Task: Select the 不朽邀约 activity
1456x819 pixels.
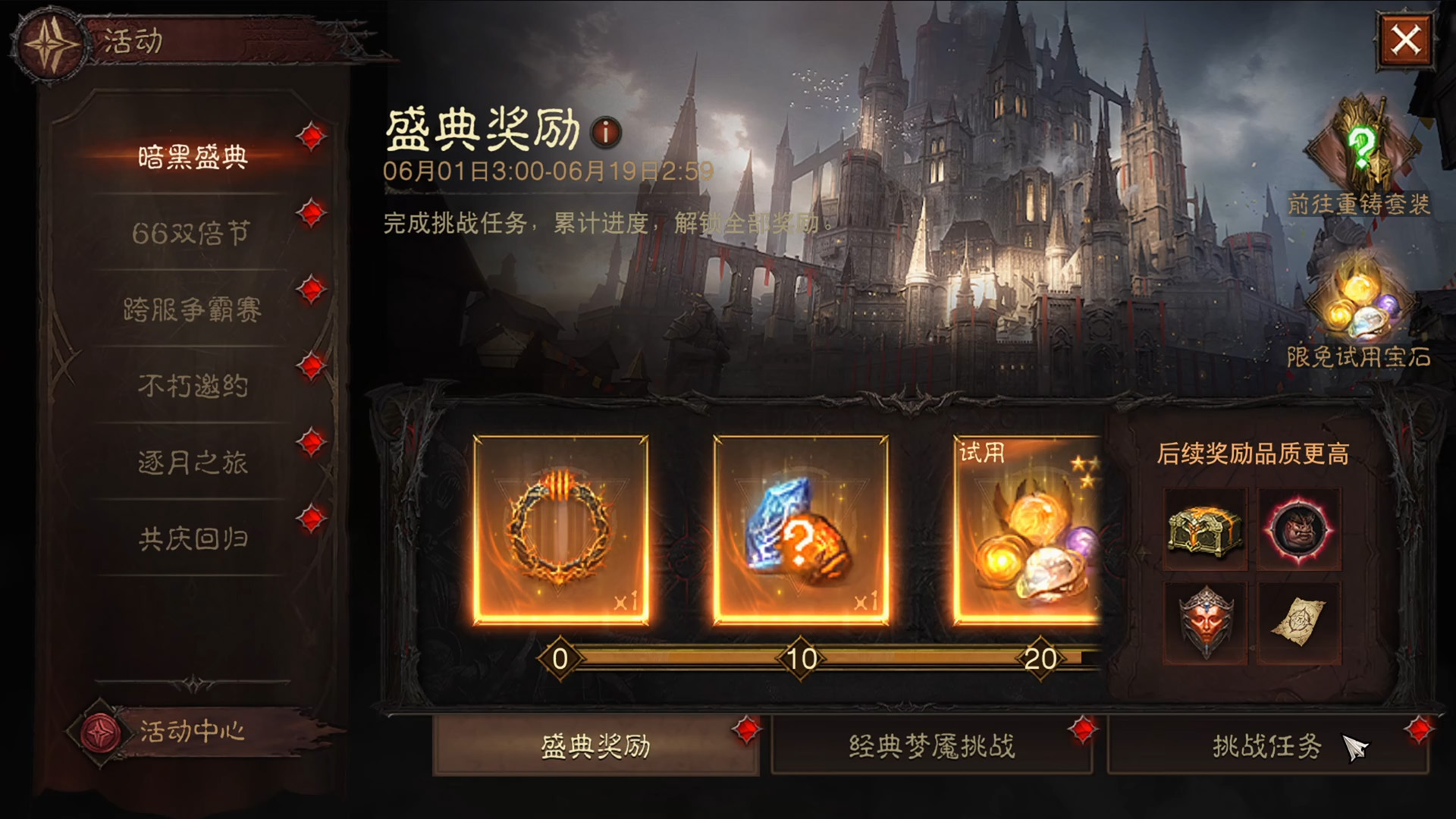Action: tap(191, 386)
